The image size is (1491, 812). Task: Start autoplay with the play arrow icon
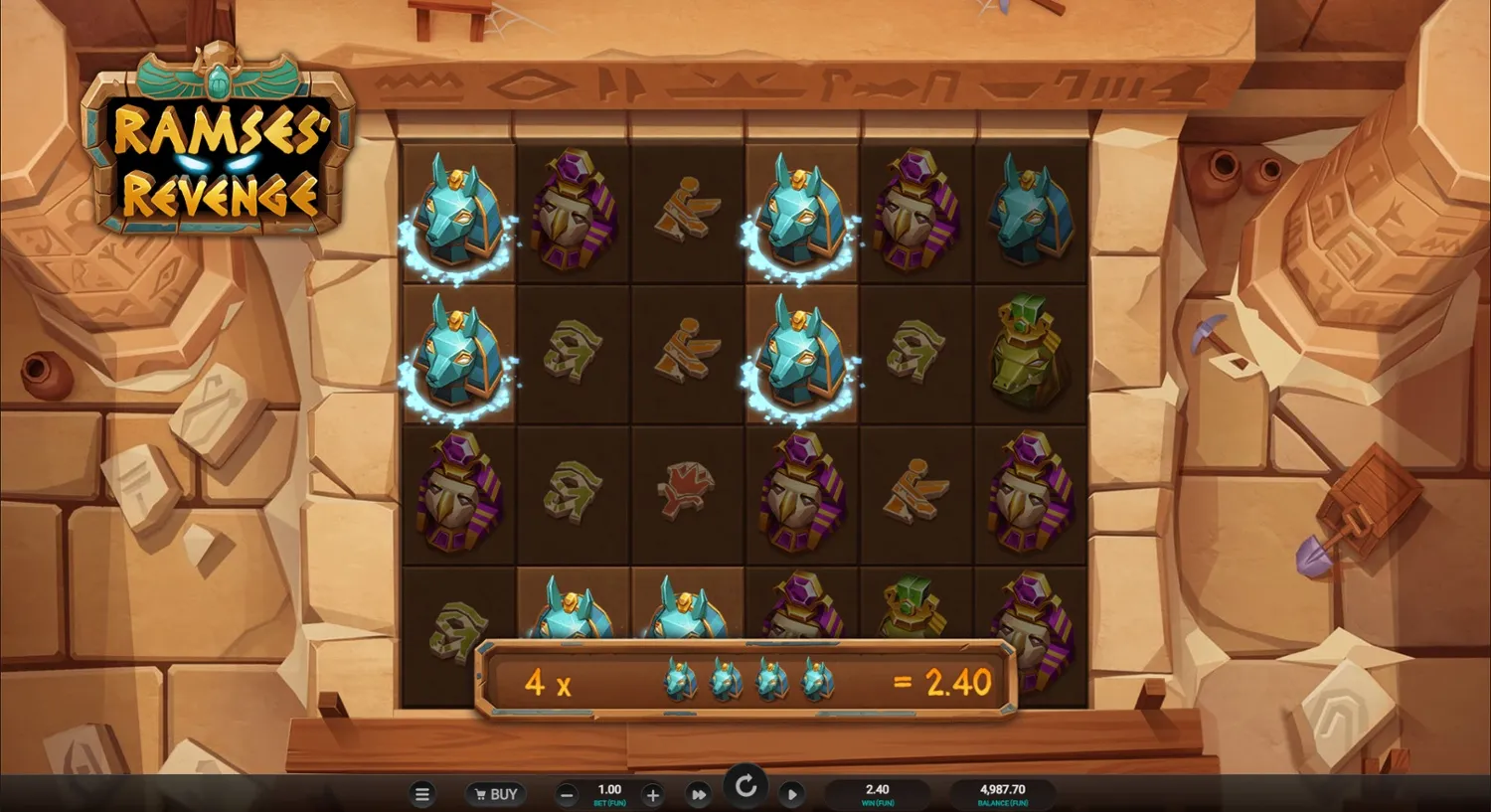[x=792, y=794]
